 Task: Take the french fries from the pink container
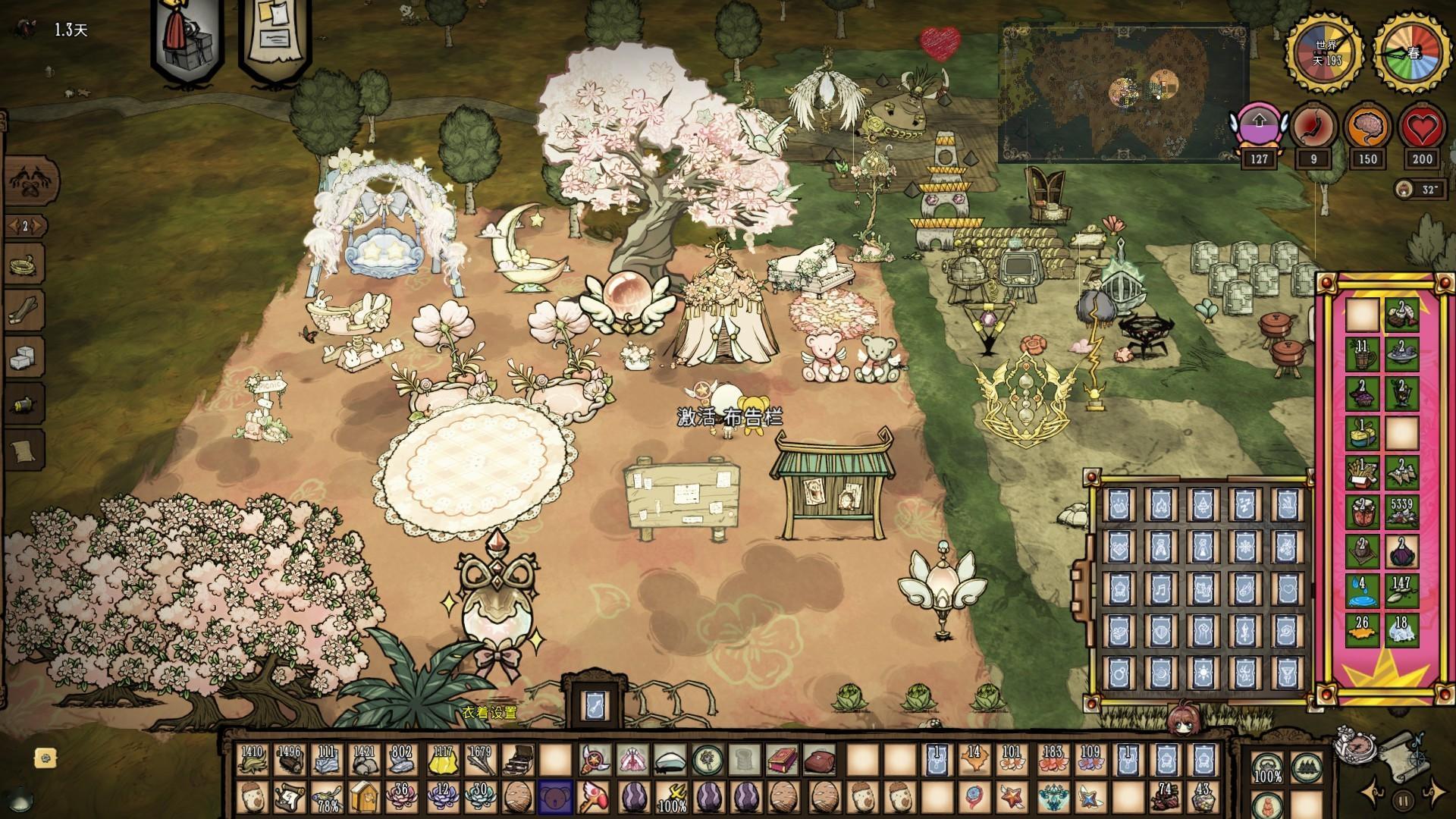pyautogui.click(x=1363, y=472)
